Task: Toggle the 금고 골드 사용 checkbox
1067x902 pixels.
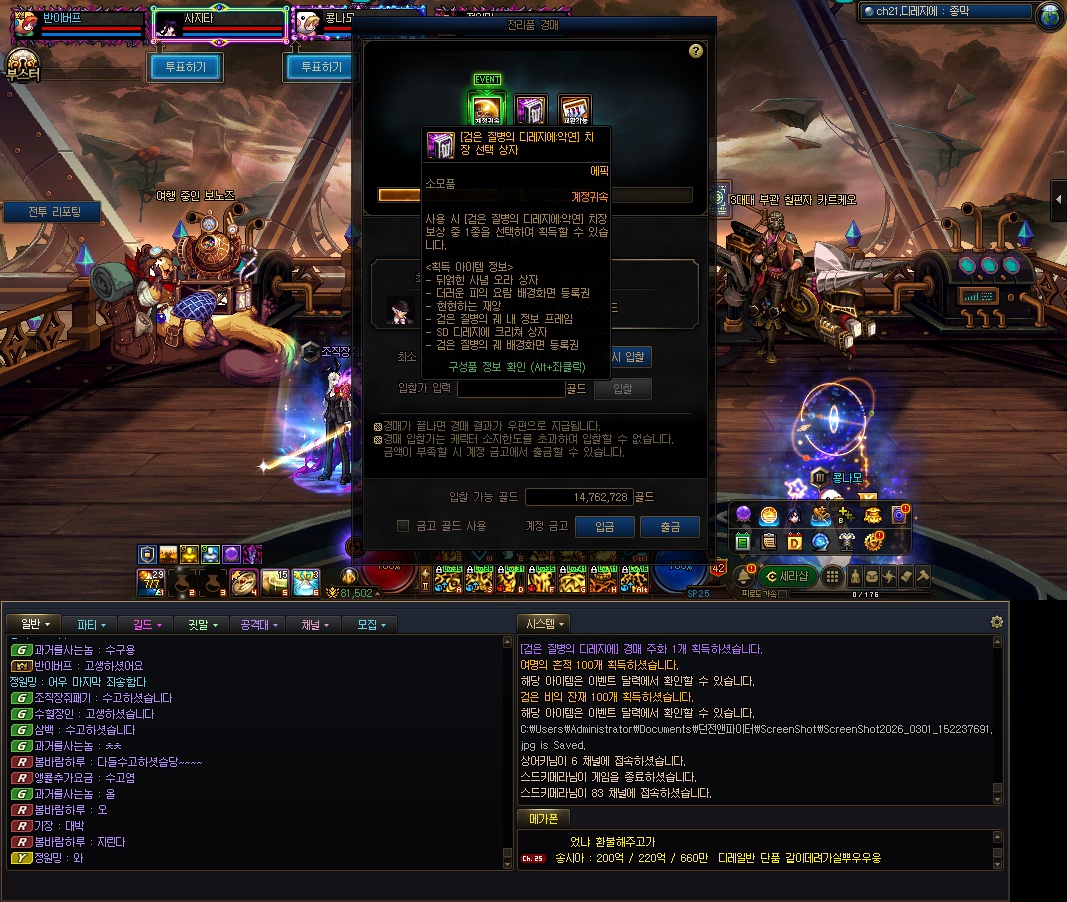Action: [x=403, y=526]
